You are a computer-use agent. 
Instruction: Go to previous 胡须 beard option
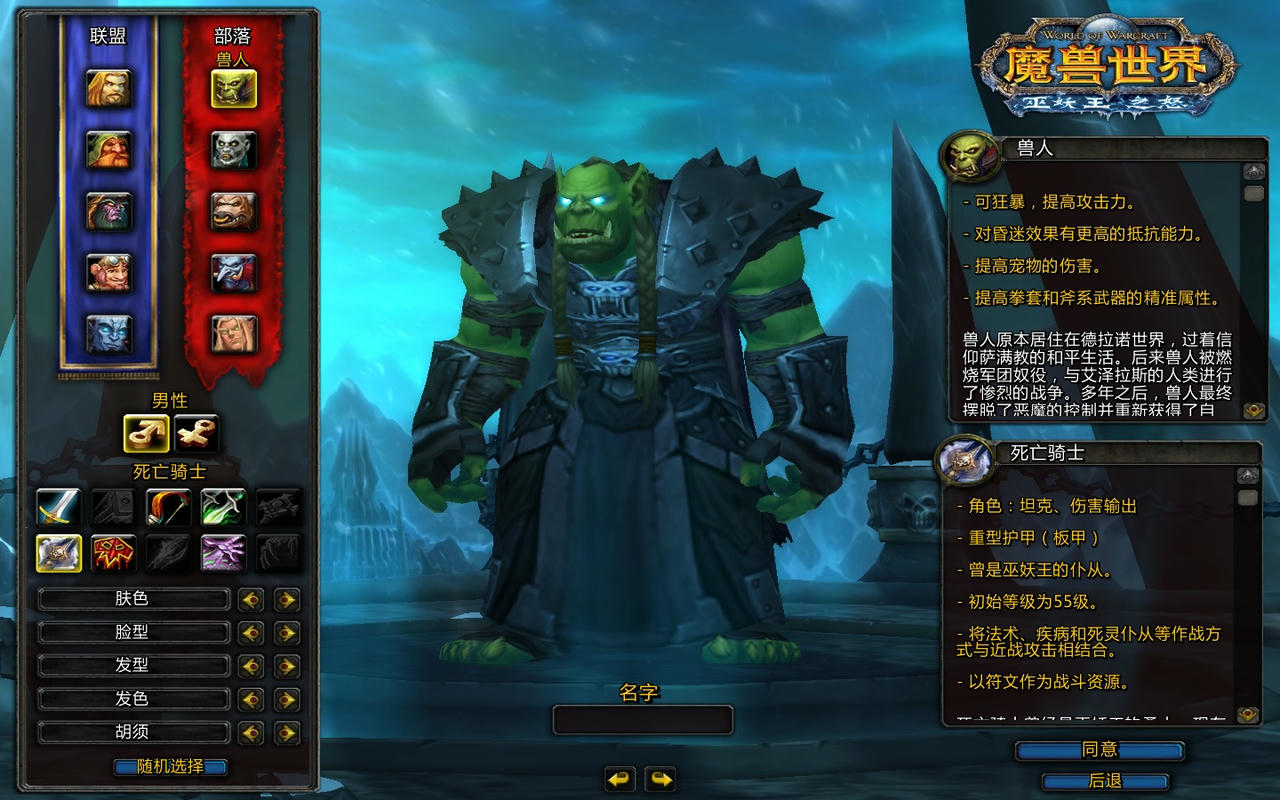(x=251, y=733)
